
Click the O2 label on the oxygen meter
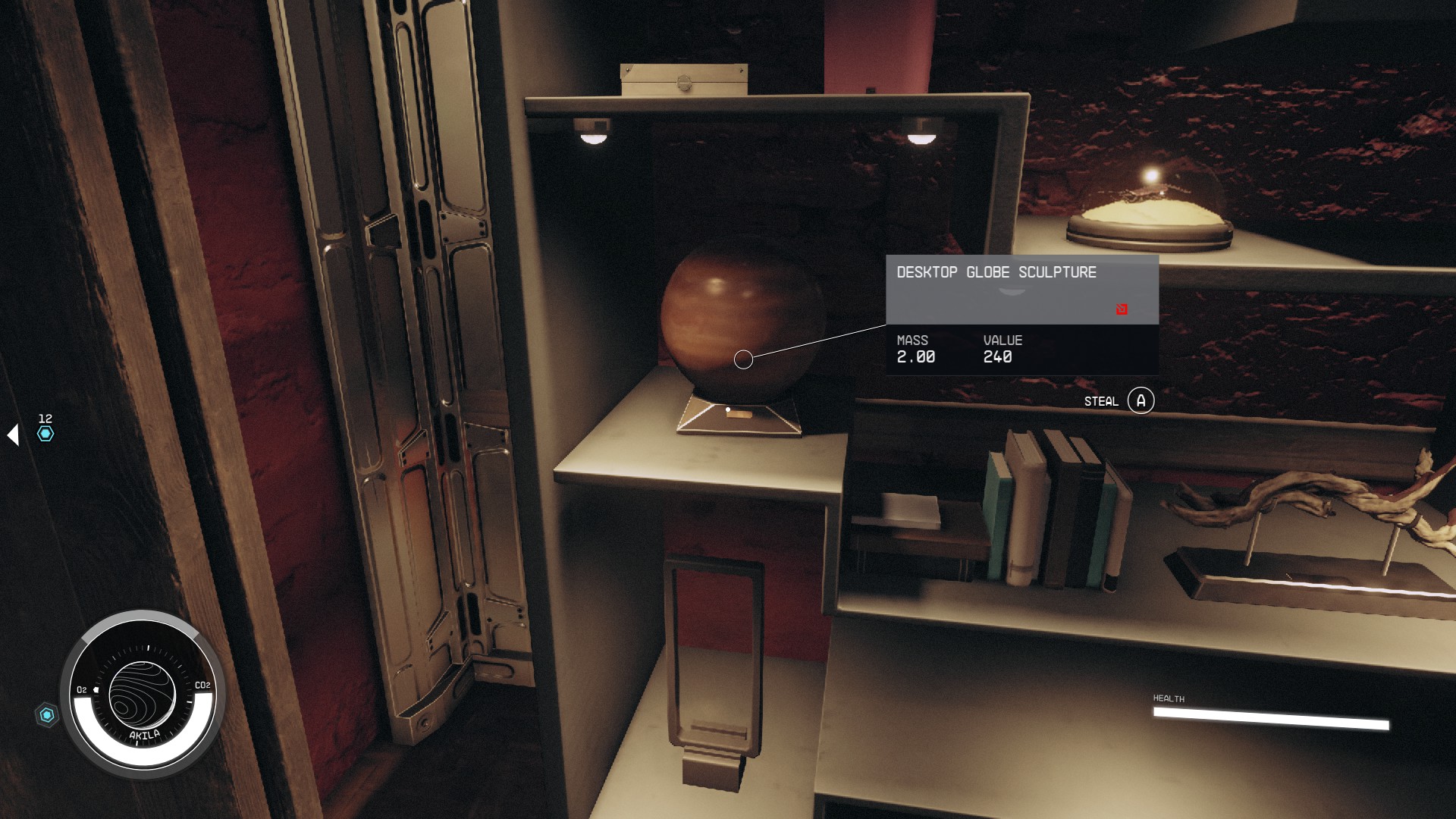point(80,690)
